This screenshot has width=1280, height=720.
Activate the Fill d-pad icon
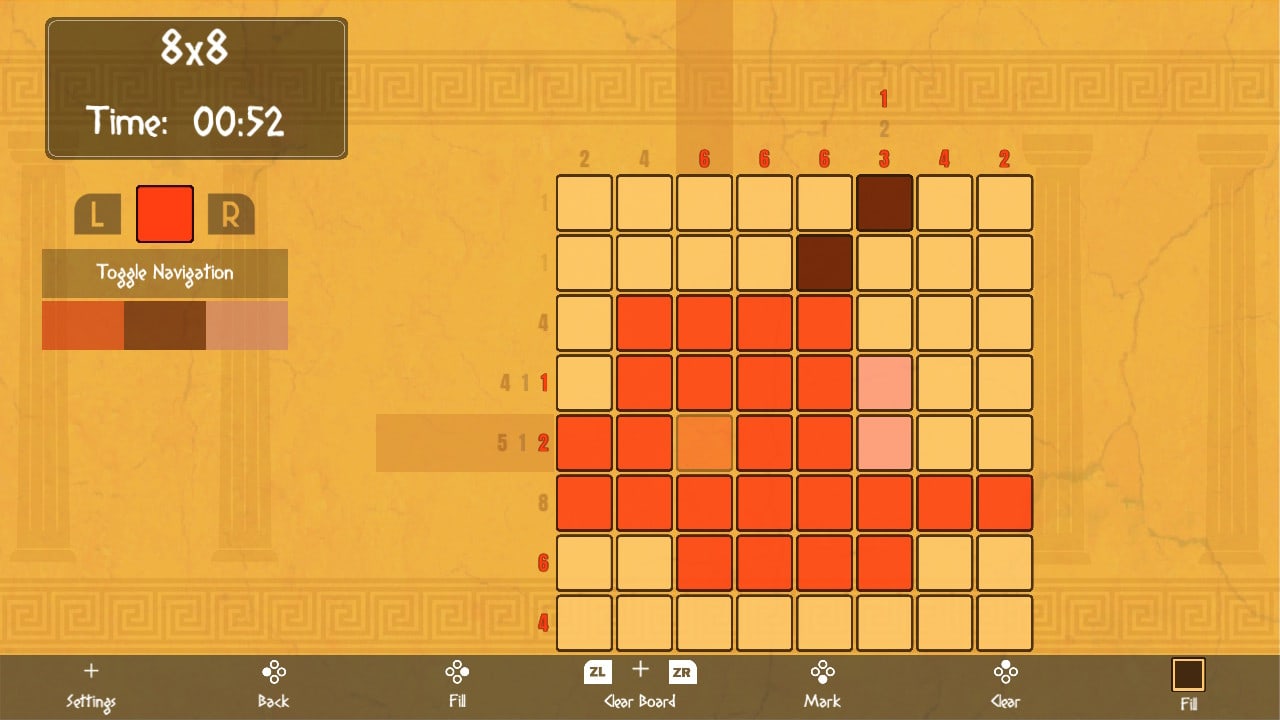click(457, 672)
